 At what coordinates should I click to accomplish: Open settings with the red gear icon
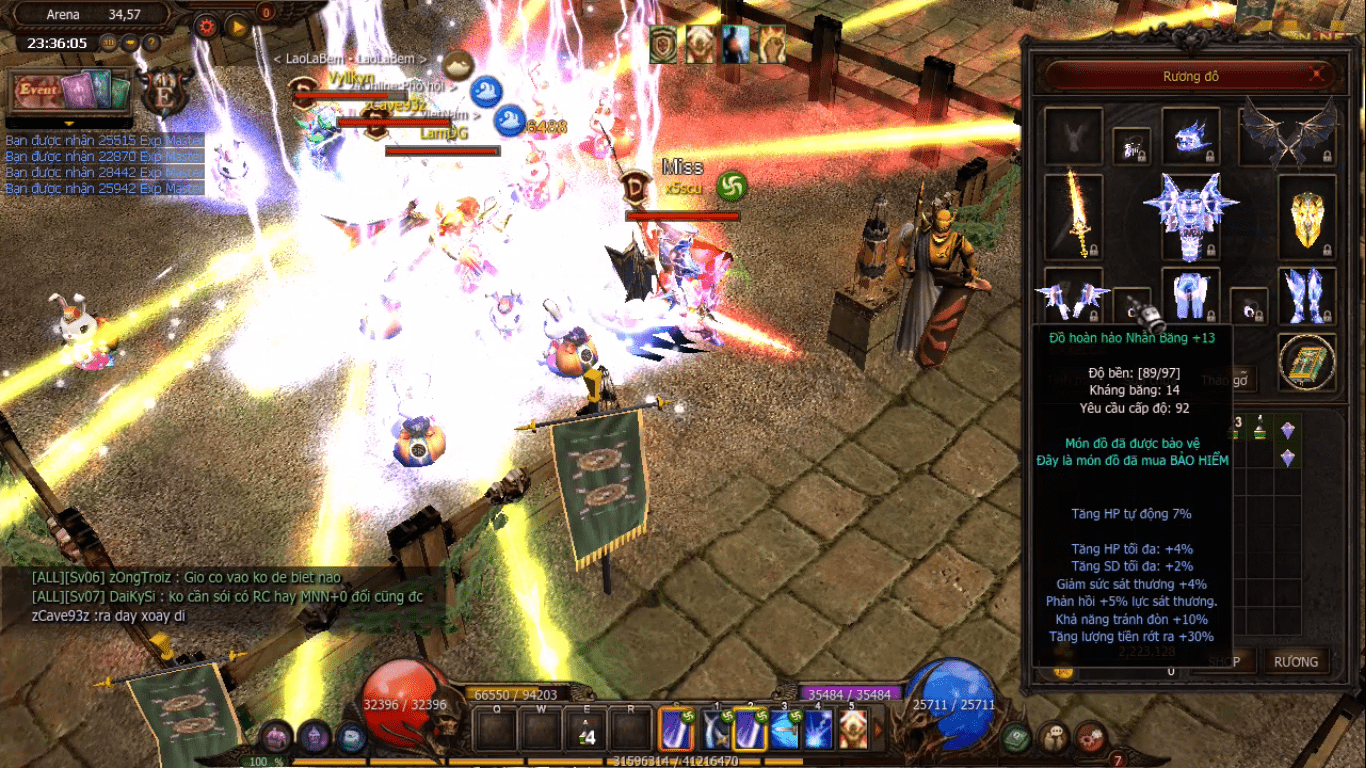point(207,27)
